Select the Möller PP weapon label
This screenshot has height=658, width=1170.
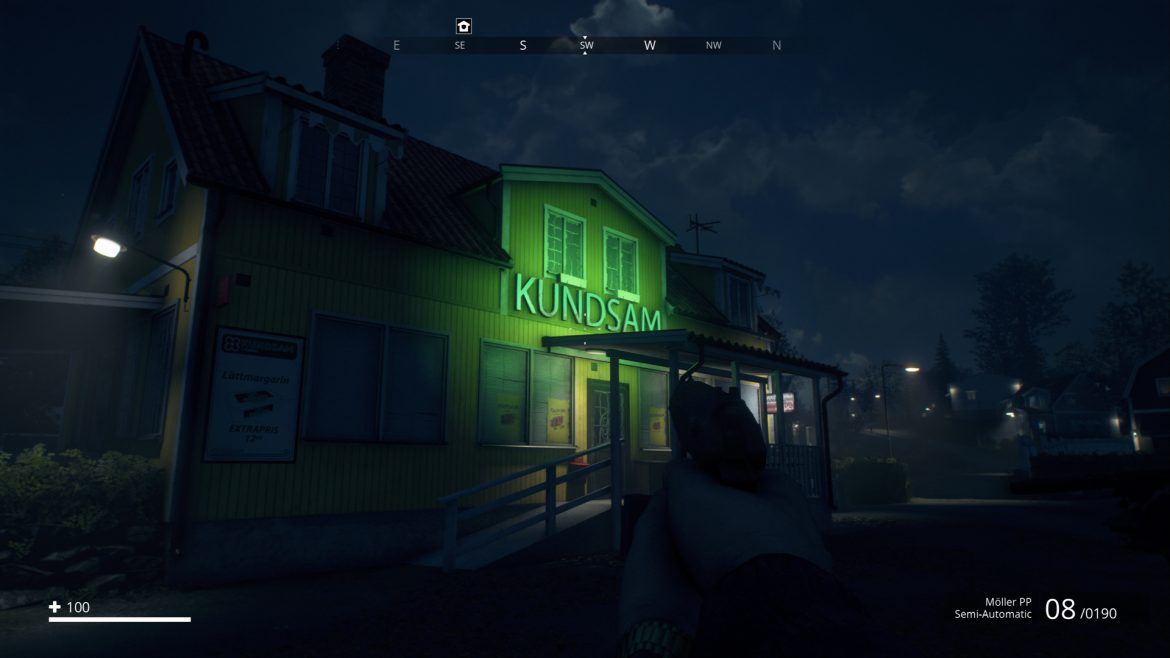[x=1007, y=602]
